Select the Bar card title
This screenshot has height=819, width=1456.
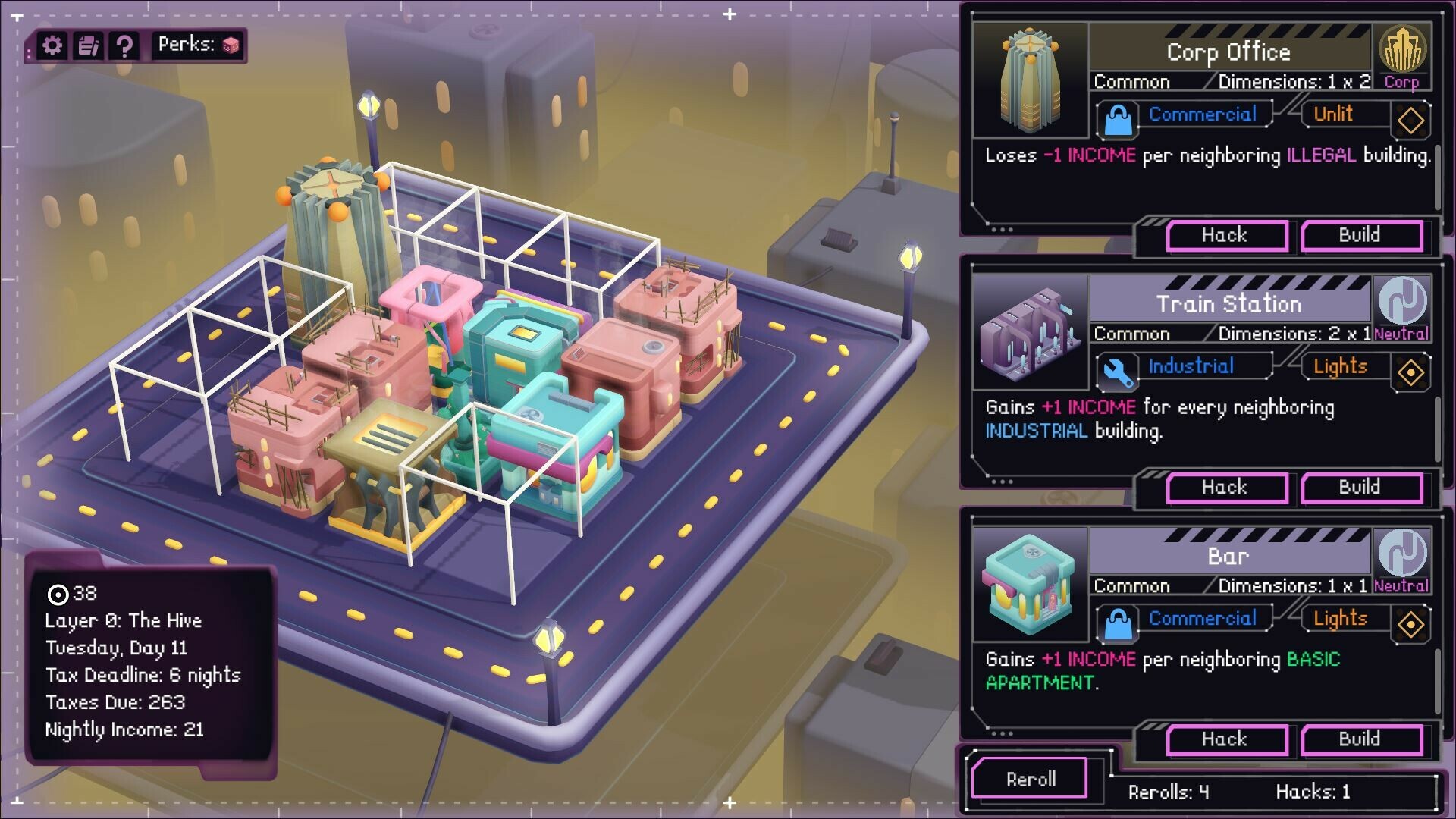pos(1228,555)
